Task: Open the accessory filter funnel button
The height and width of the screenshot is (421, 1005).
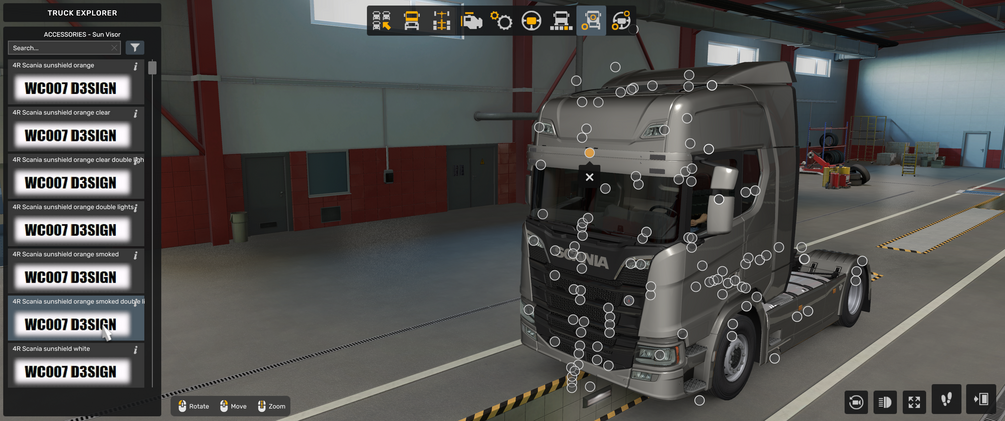Action: pyautogui.click(x=135, y=48)
